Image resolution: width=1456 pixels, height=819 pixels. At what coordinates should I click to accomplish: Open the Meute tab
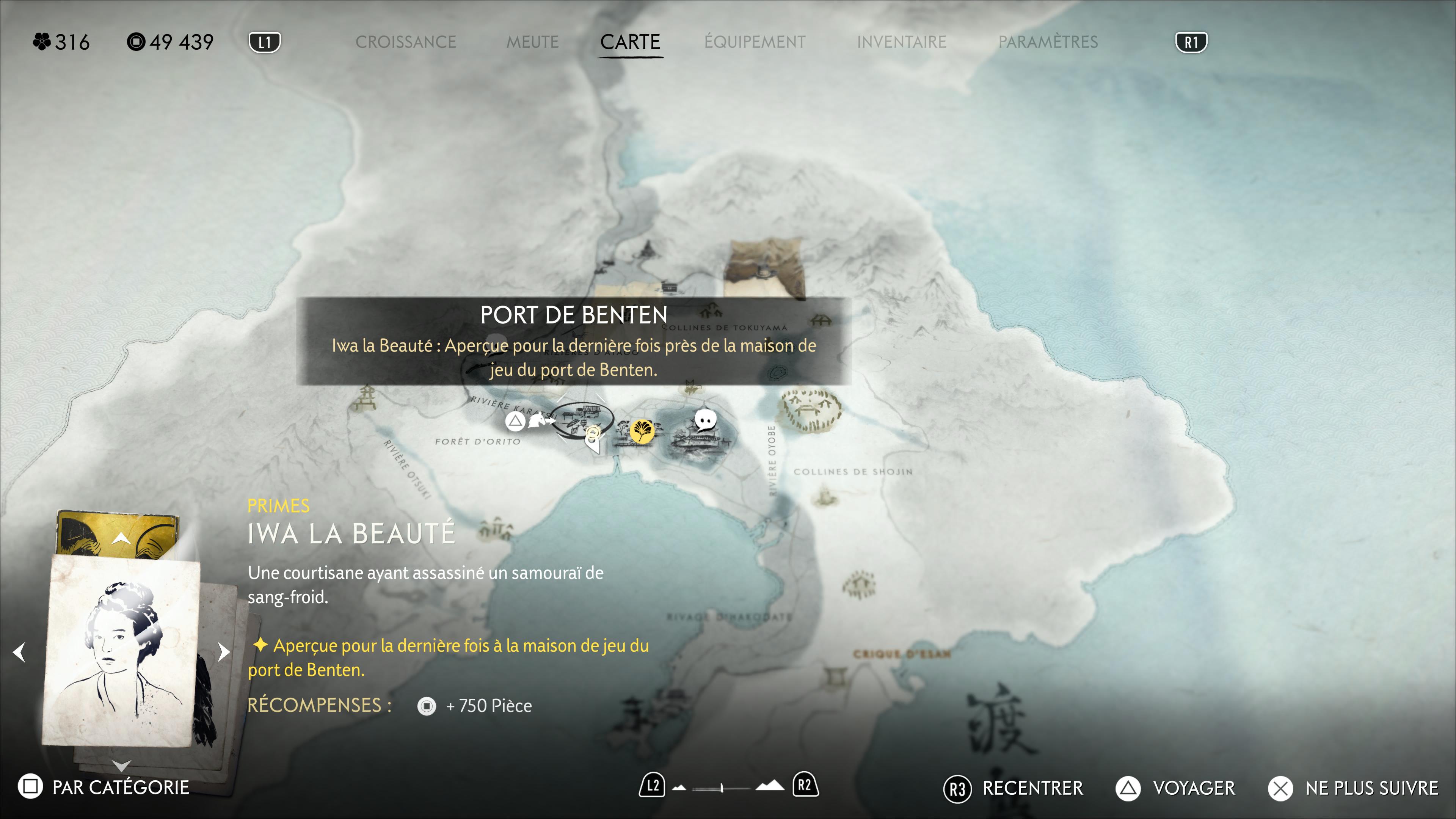point(532,42)
